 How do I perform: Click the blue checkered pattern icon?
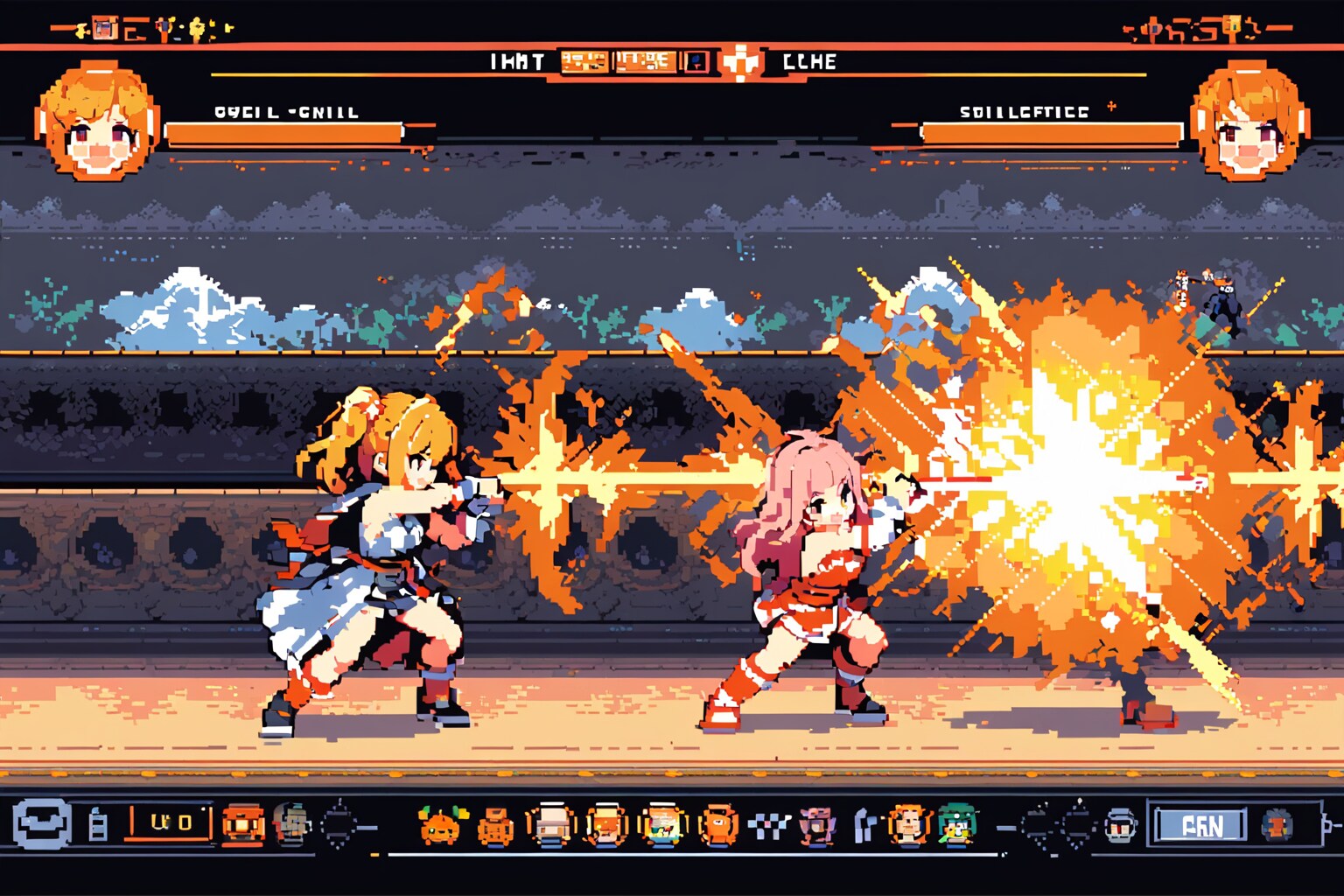point(769,825)
